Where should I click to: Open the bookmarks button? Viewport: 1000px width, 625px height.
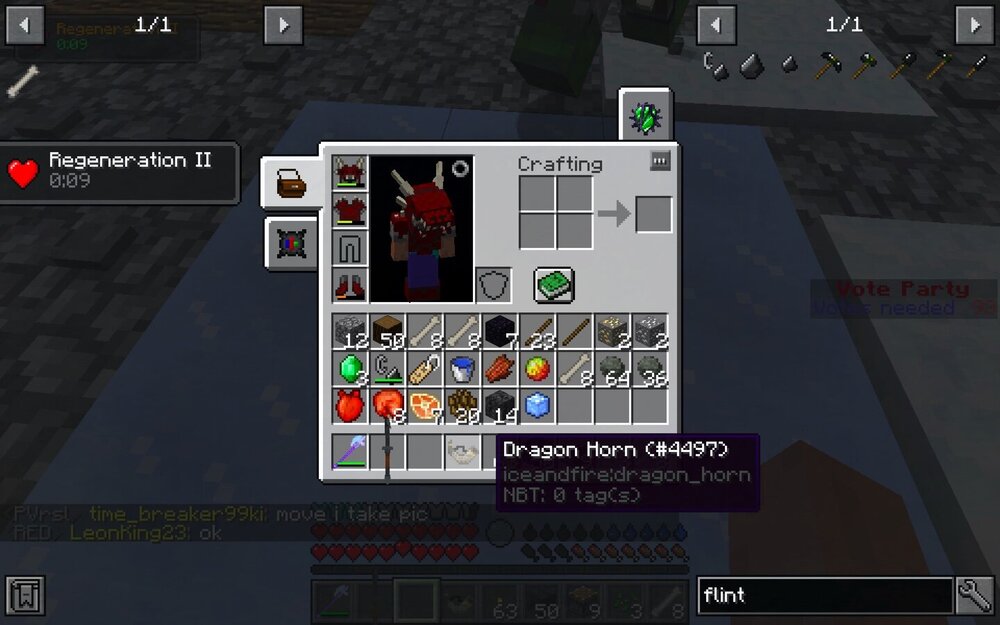pos(24,596)
